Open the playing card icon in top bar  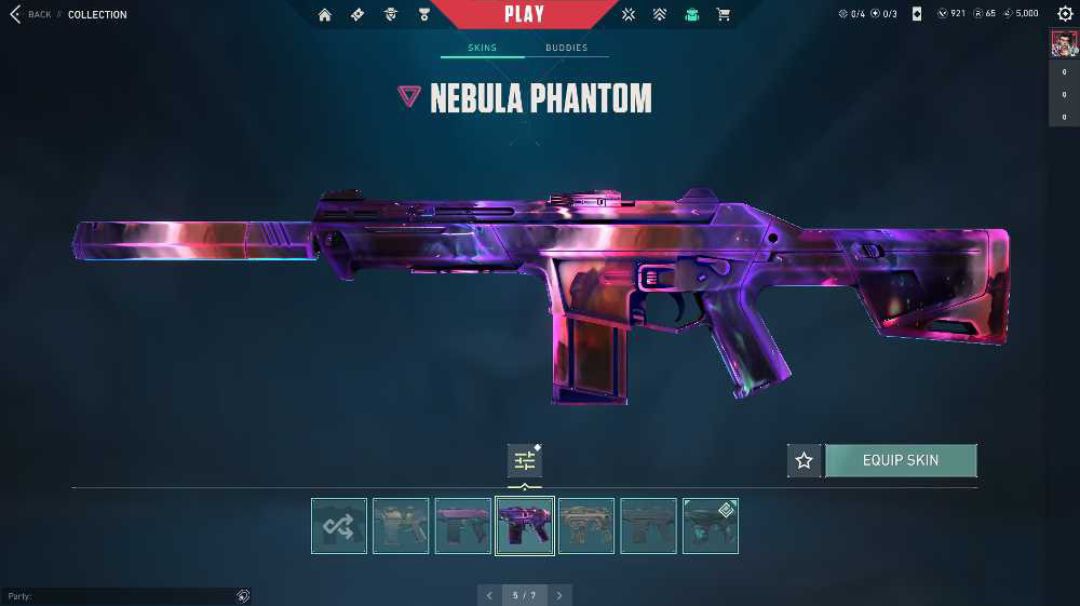pos(917,14)
